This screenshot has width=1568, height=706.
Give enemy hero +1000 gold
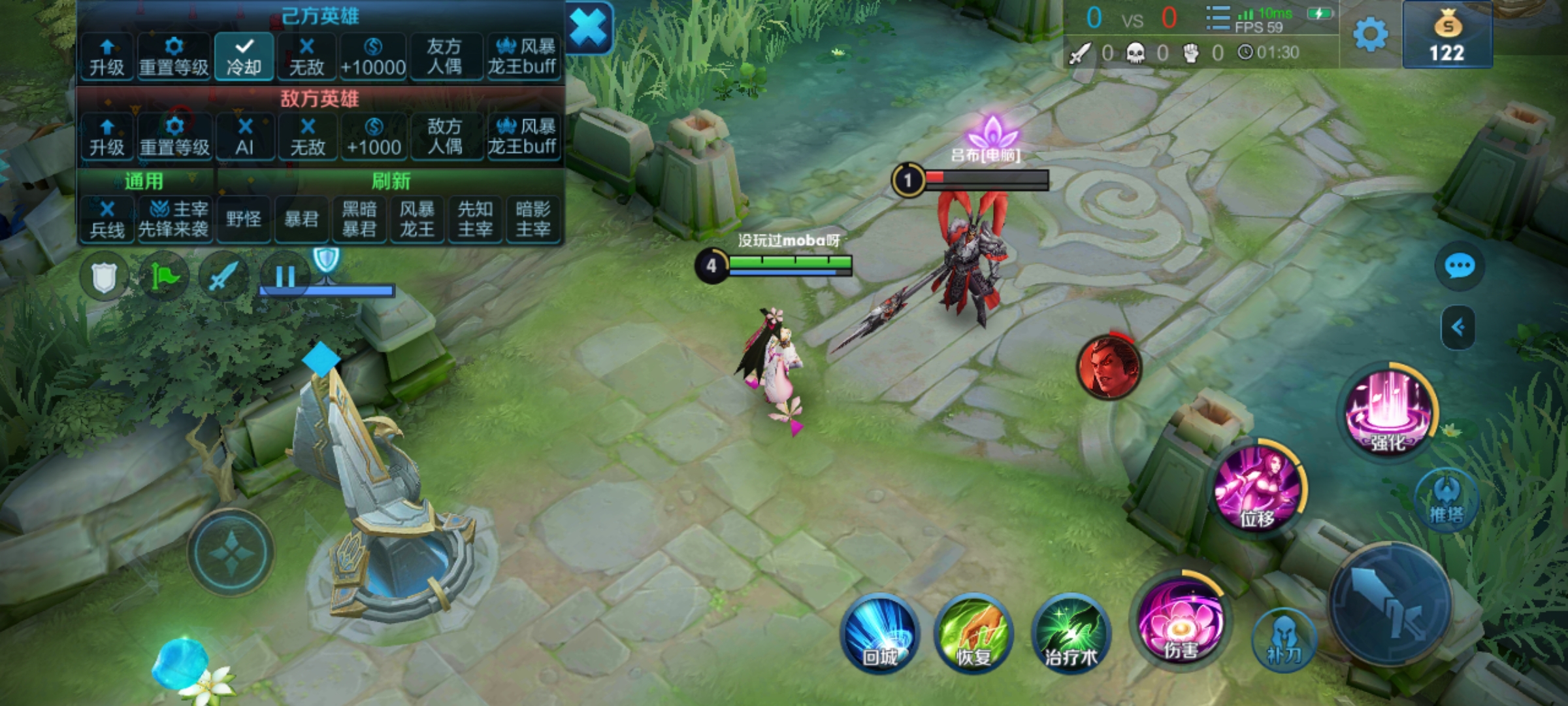[373, 137]
